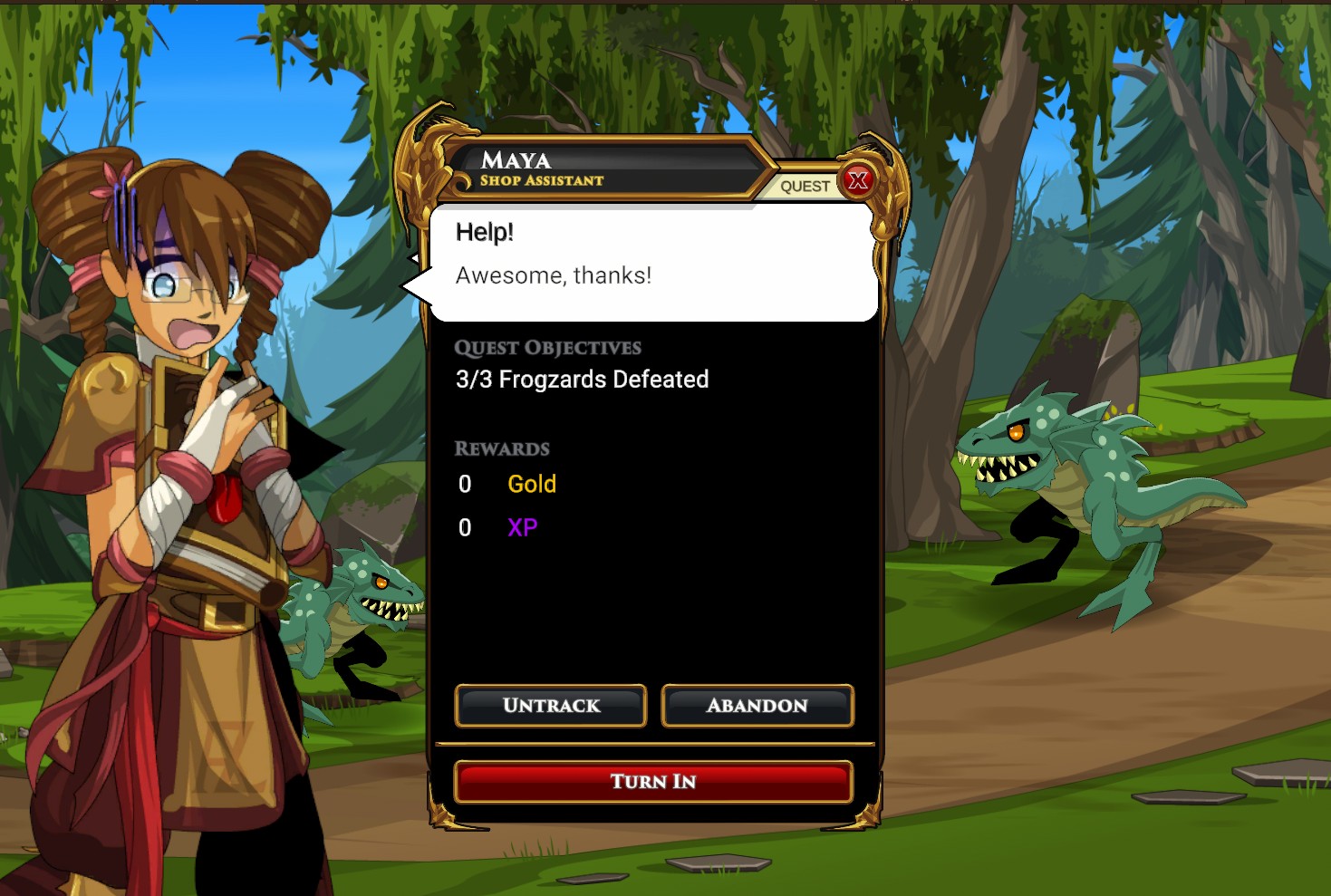The image size is (1331, 896).
Task: Untrack the Help! quest
Action: tap(551, 706)
